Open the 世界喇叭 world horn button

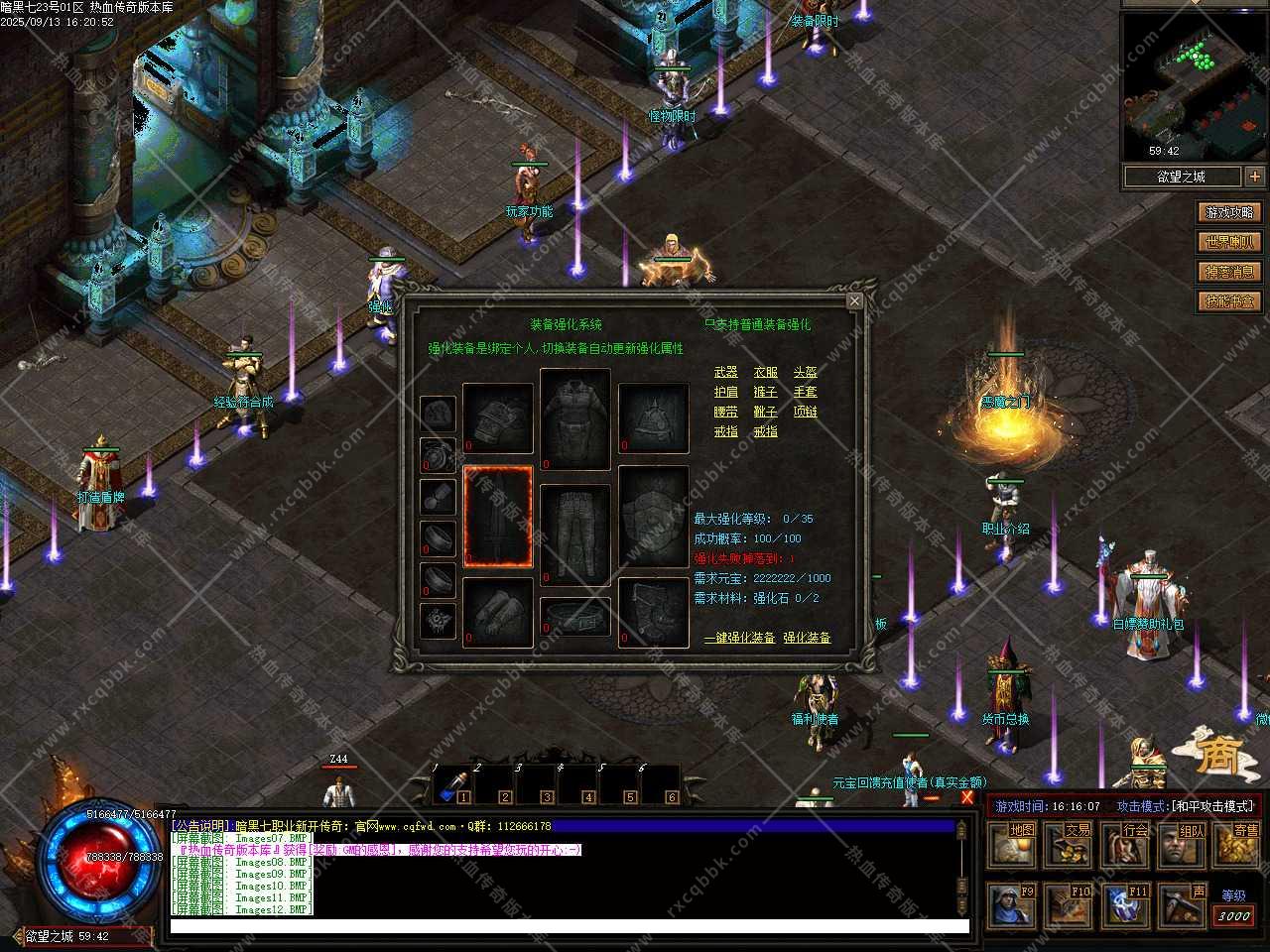pyautogui.click(x=1230, y=242)
